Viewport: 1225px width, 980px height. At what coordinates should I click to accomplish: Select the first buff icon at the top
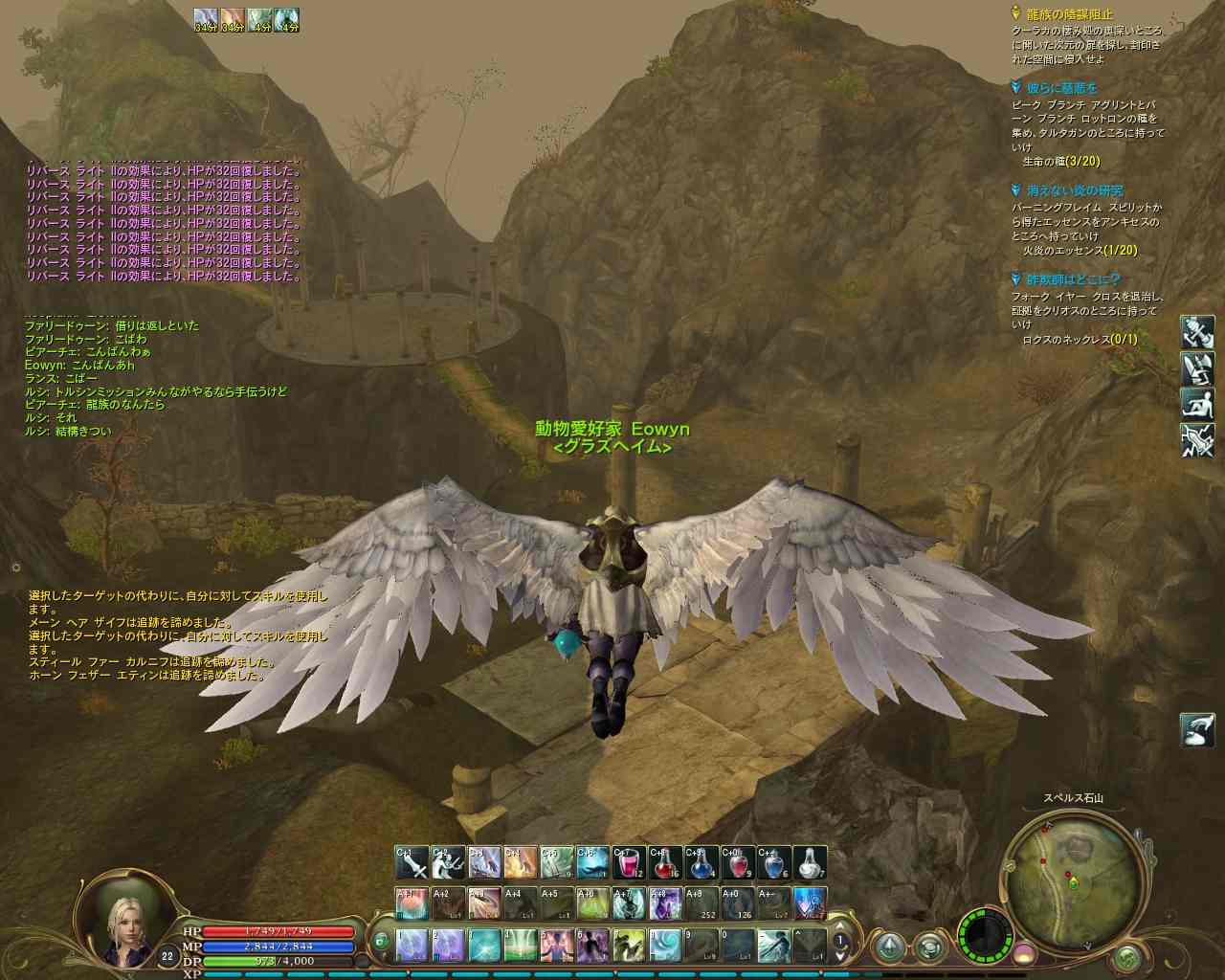coord(205,19)
